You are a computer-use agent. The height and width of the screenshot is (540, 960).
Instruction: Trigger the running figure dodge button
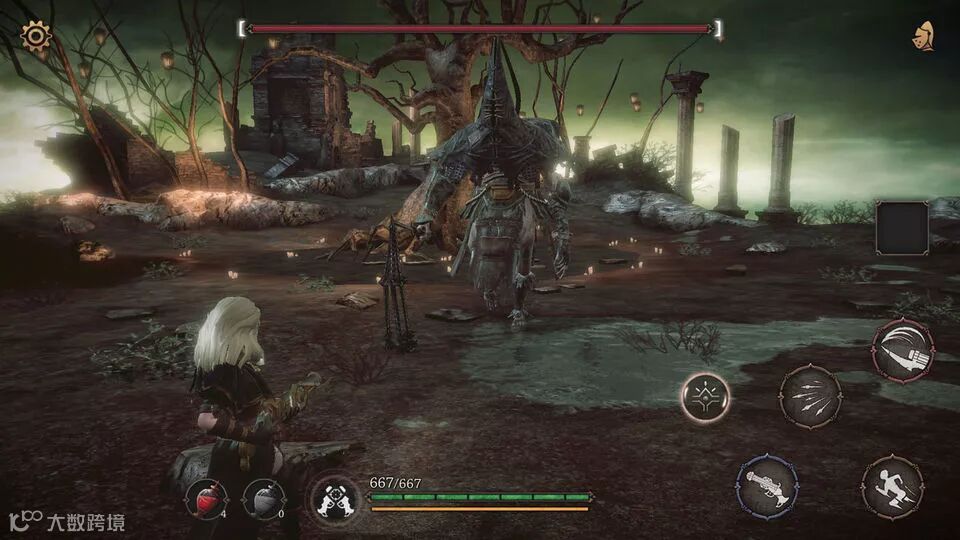coord(892,487)
